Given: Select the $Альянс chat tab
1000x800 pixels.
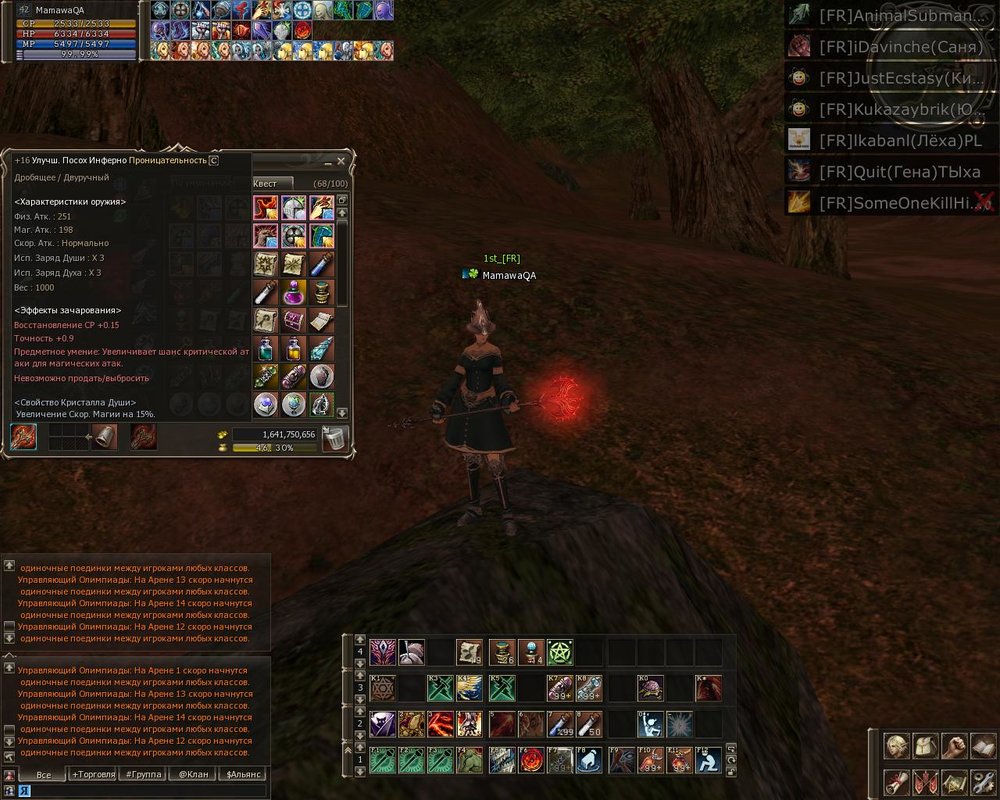Looking at the screenshot, I should click(243, 774).
